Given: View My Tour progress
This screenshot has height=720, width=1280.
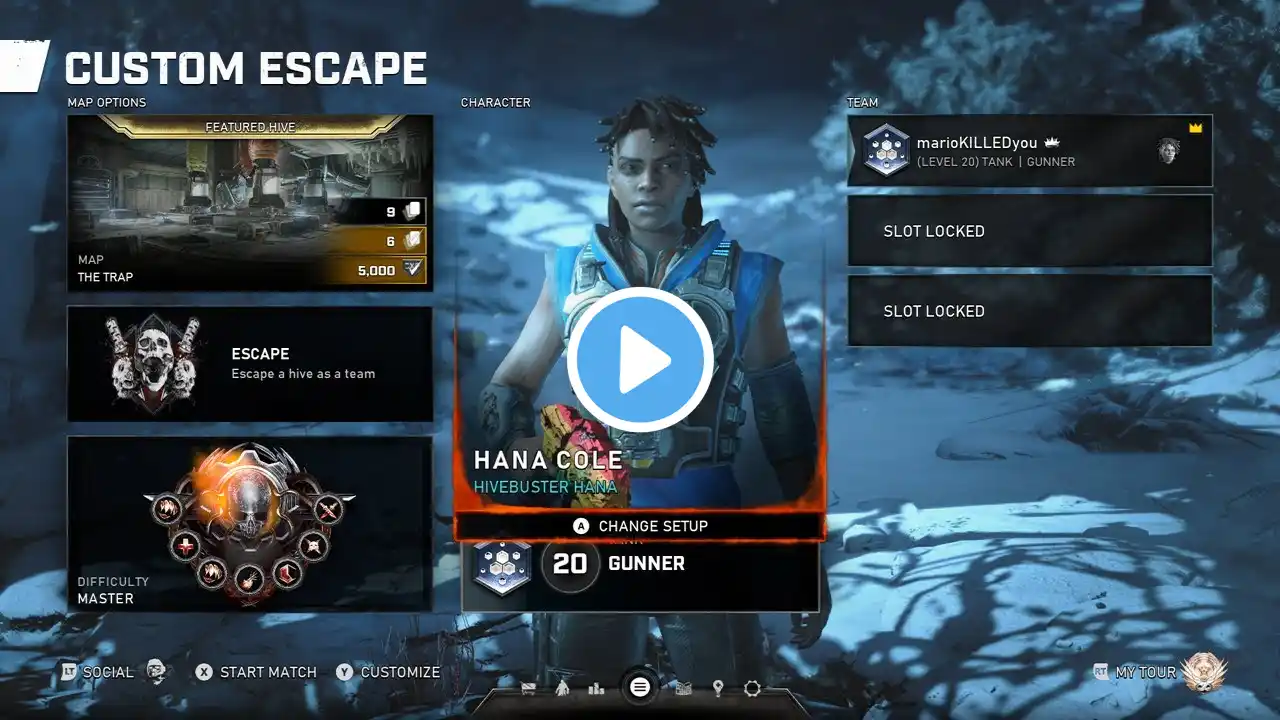Looking at the screenshot, I should click(x=1146, y=672).
